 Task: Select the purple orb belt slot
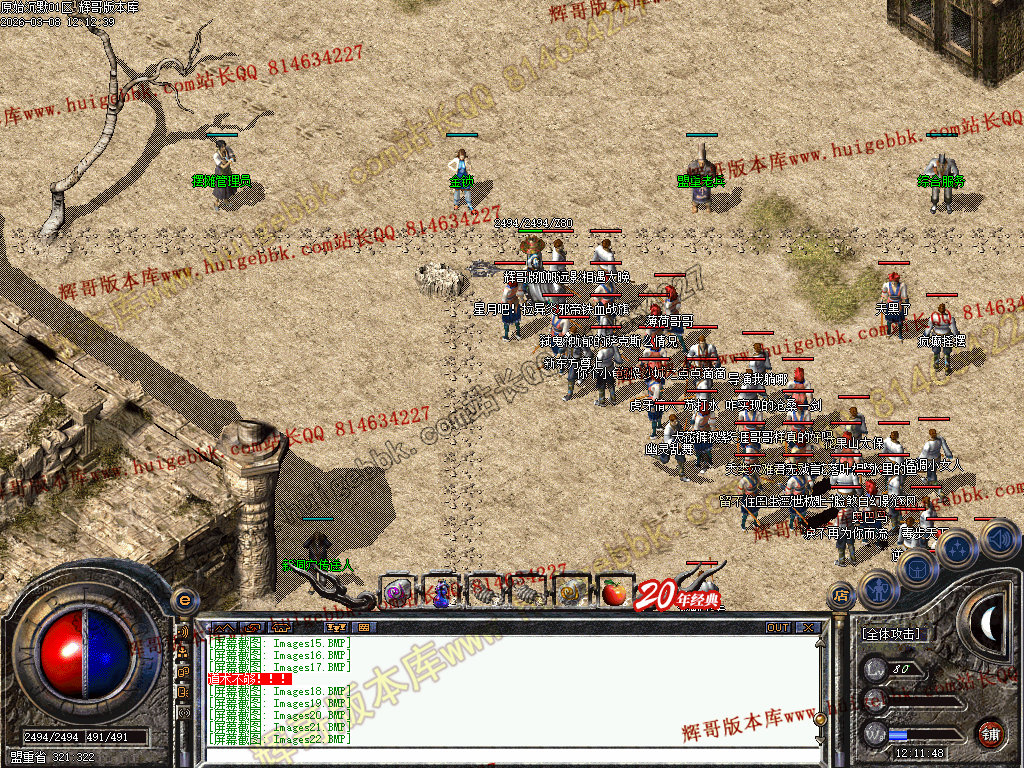pos(397,592)
